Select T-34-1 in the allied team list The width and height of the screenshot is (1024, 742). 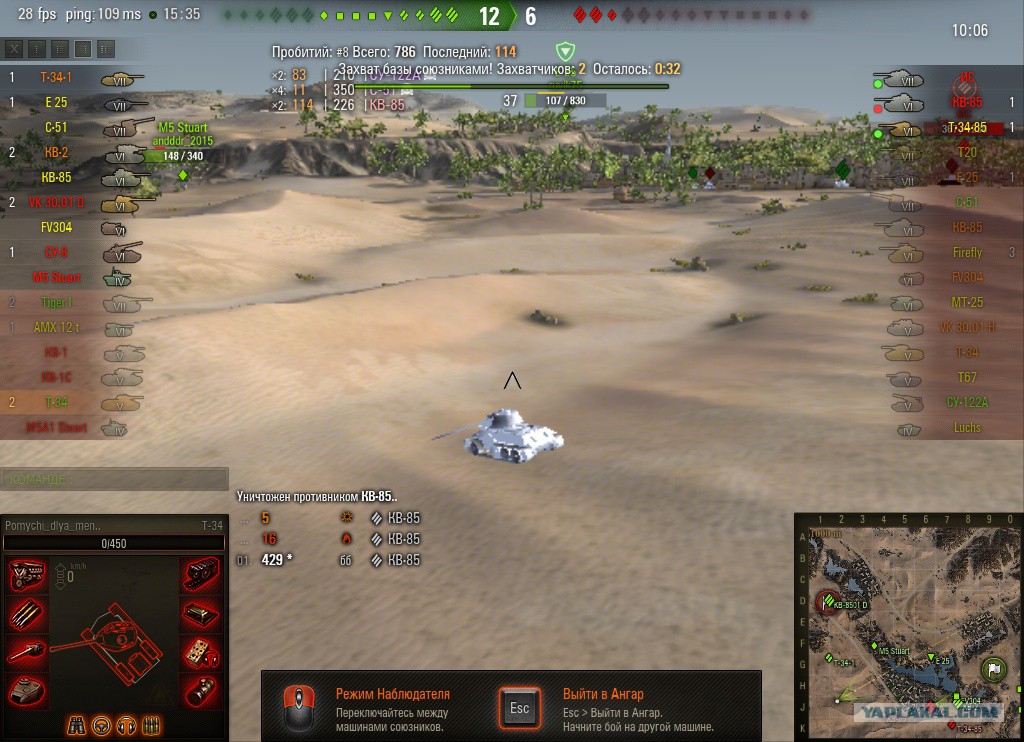(x=56, y=77)
